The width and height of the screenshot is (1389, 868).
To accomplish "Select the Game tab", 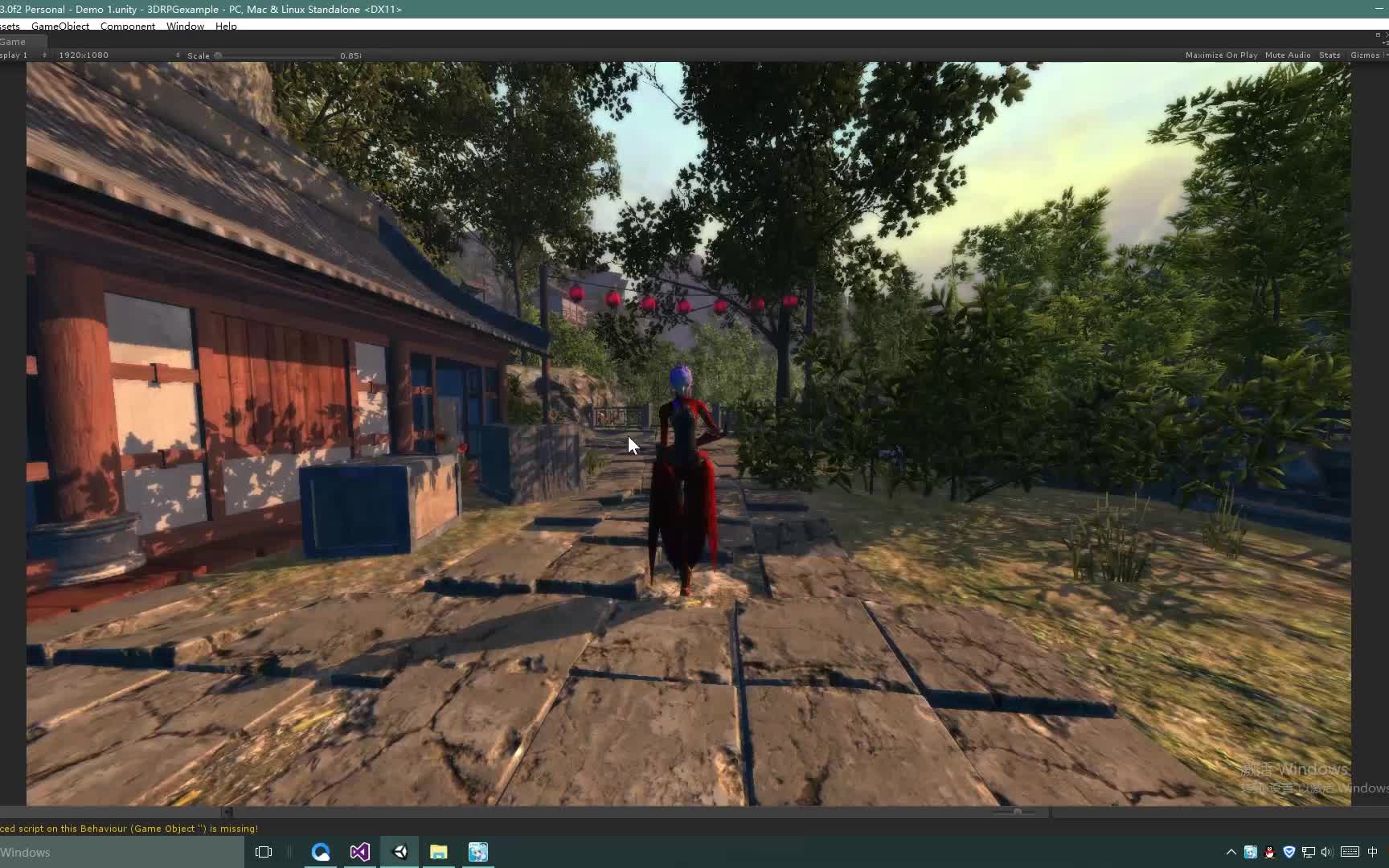I will tap(13, 41).
